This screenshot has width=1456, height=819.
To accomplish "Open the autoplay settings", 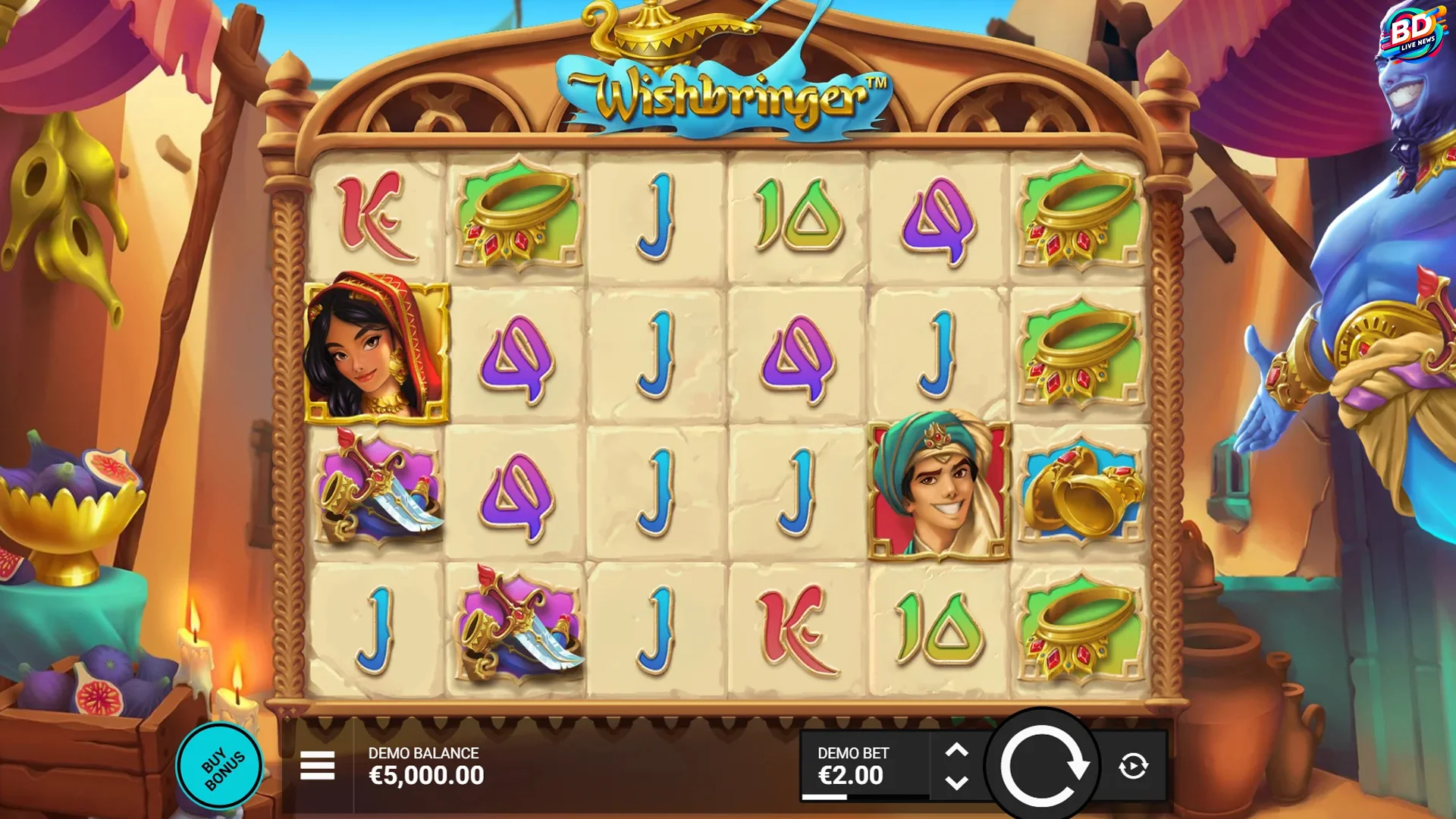I will point(1133,766).
